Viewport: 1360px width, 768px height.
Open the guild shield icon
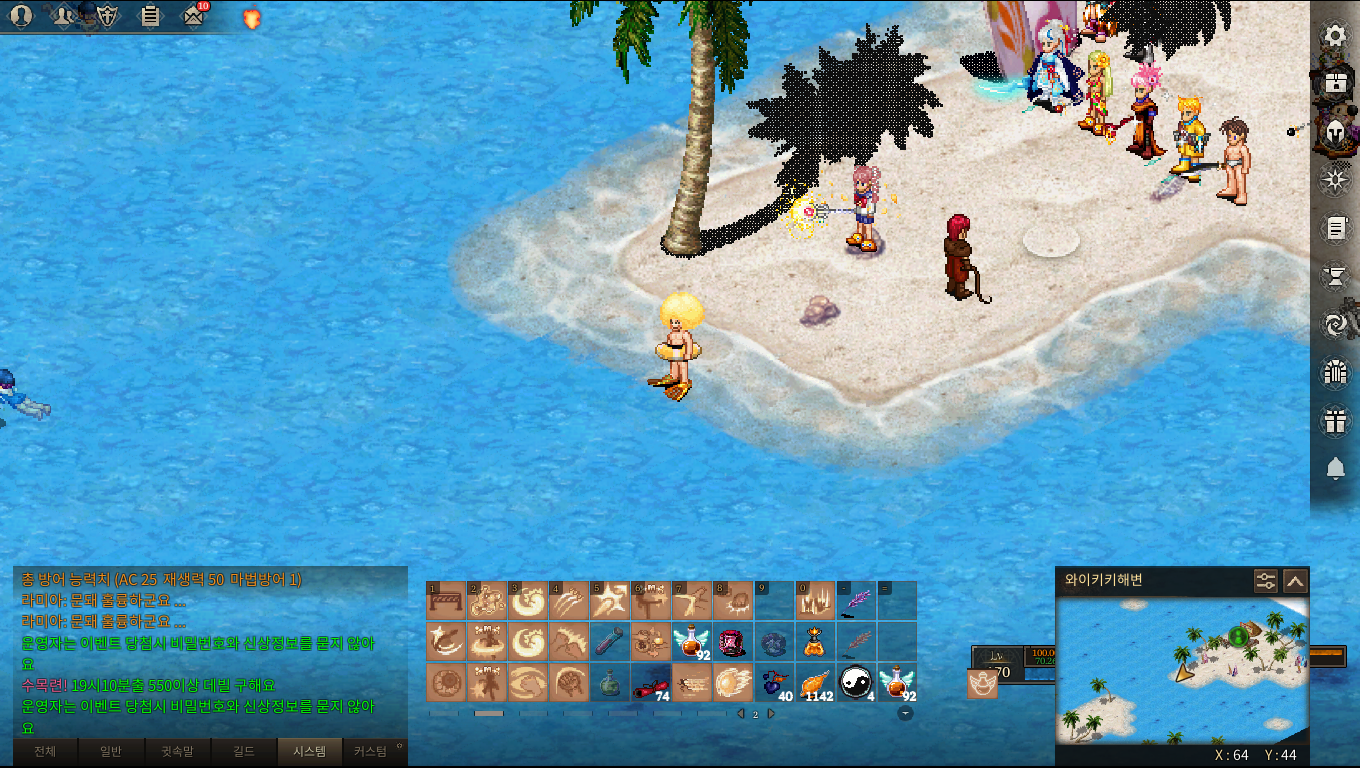pyautogui.click(x=107, y=15)
